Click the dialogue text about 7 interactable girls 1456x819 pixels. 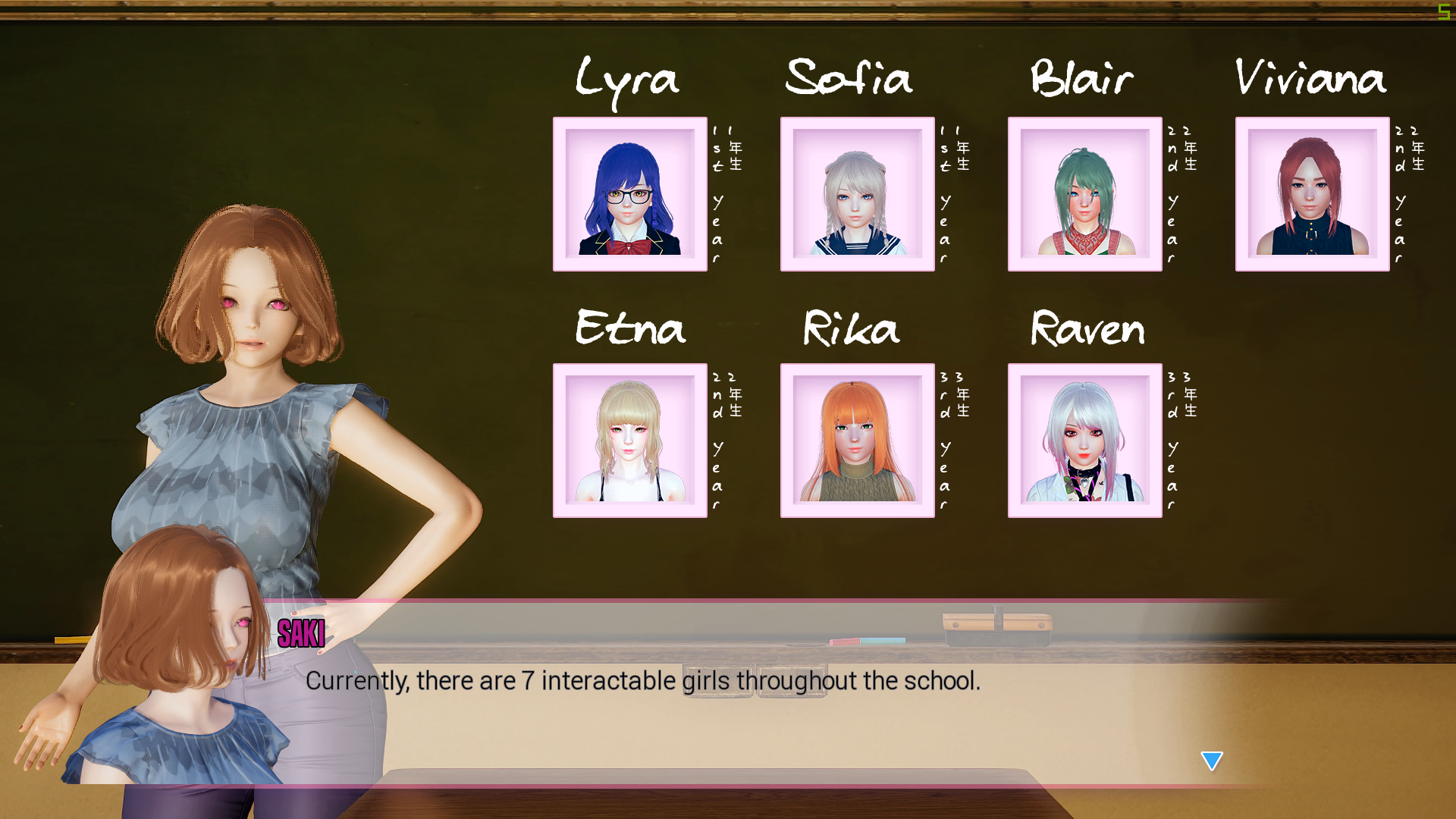point(643,680)
